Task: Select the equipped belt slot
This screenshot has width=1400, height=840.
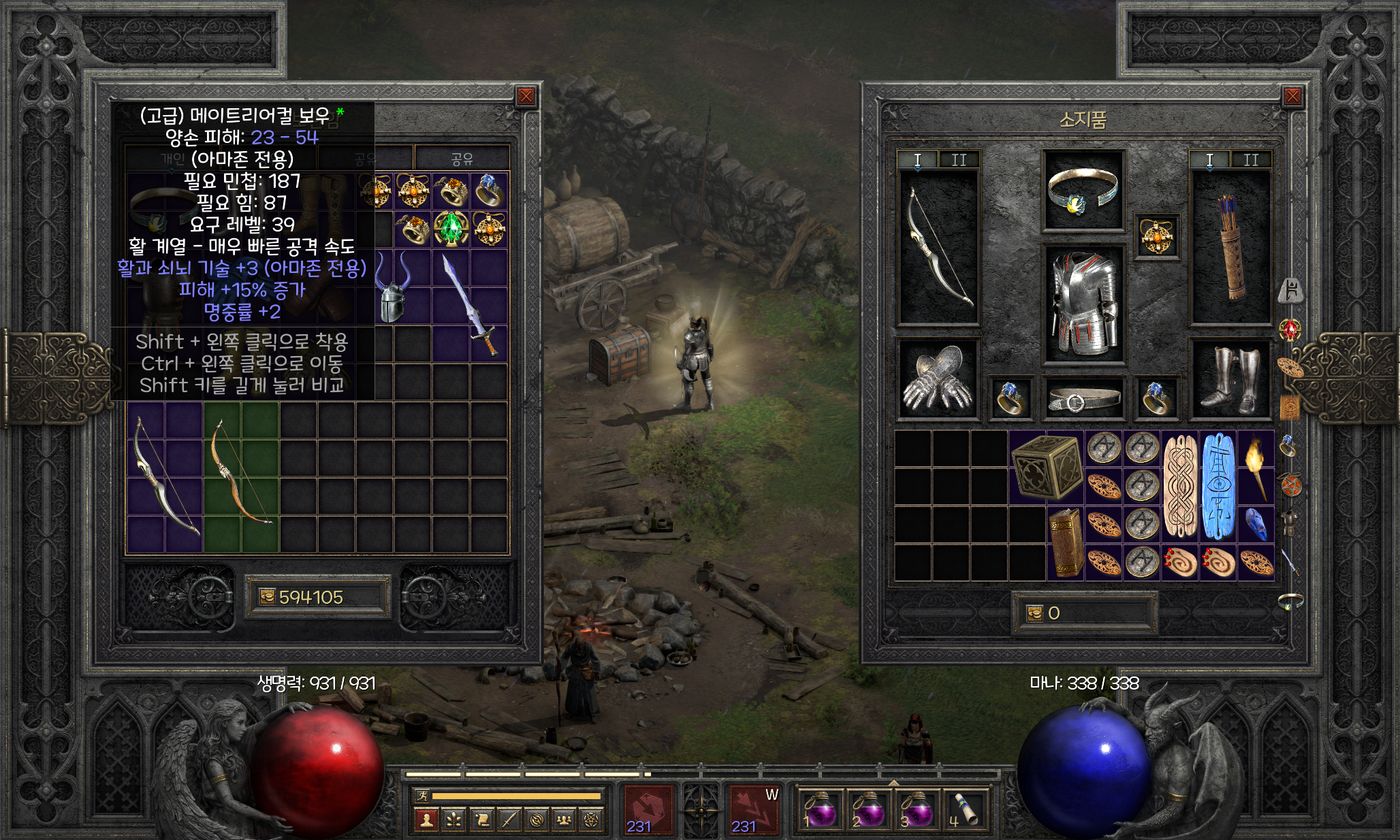Action: [x=1083, y=398]
